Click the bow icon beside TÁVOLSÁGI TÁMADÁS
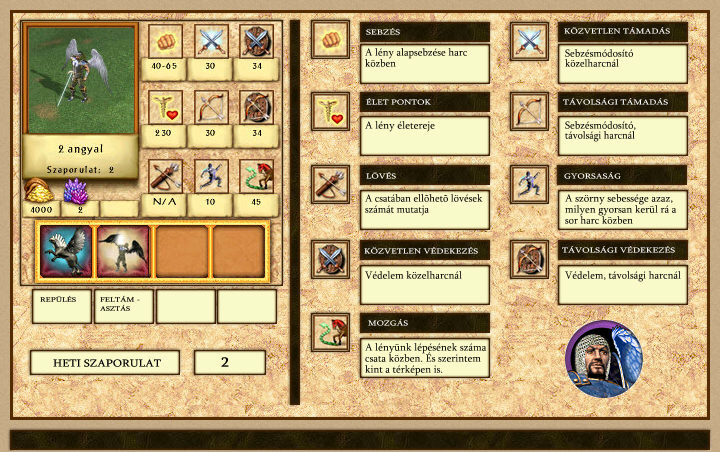This screenshot has width=720, height=452. click(x=529, y=111)
